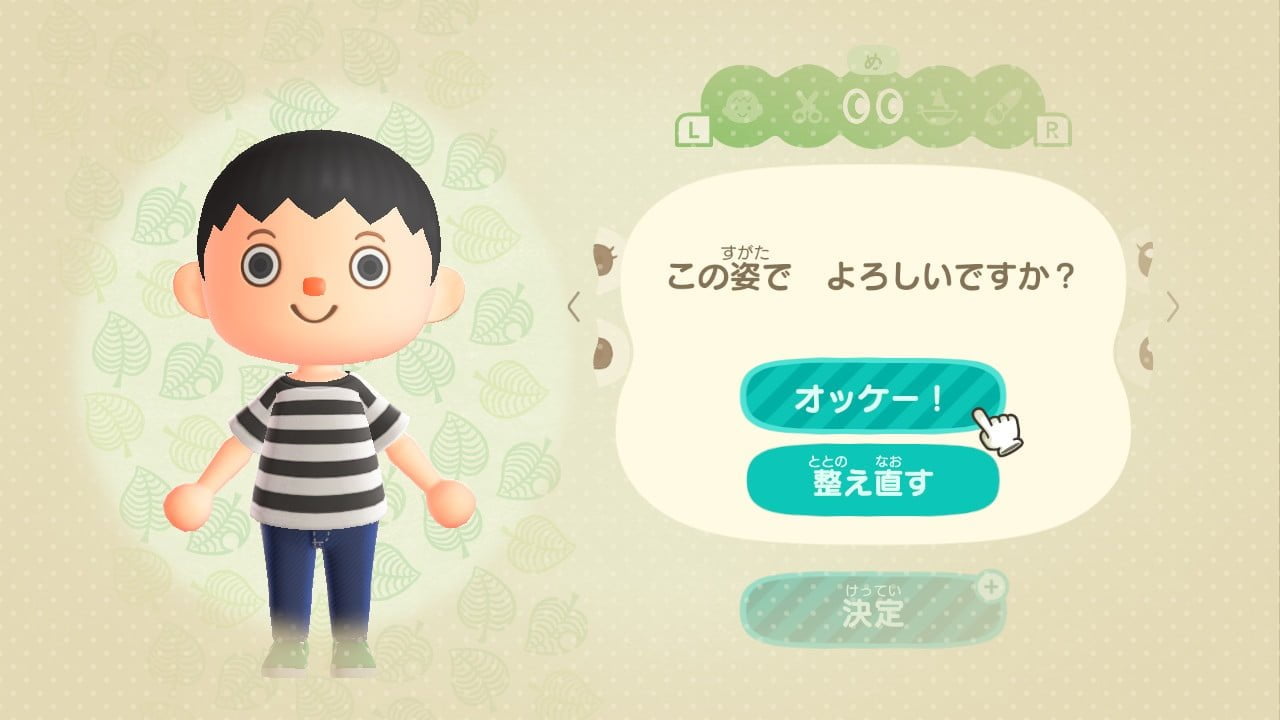This screenshot has width=1280, height=720.
Task: Select the scissors hairstyle icon
Action: 808,108
